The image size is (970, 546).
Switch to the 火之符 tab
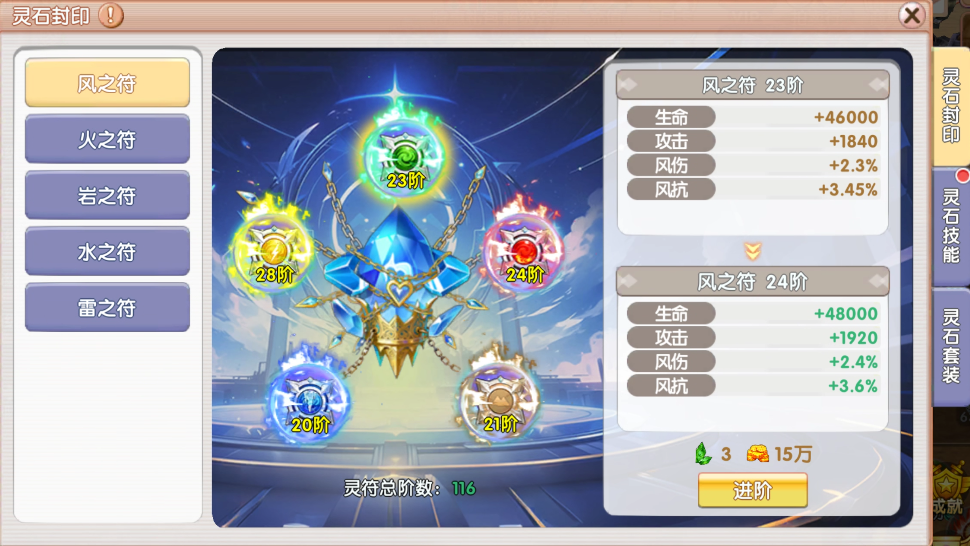(x=107, y=139)
